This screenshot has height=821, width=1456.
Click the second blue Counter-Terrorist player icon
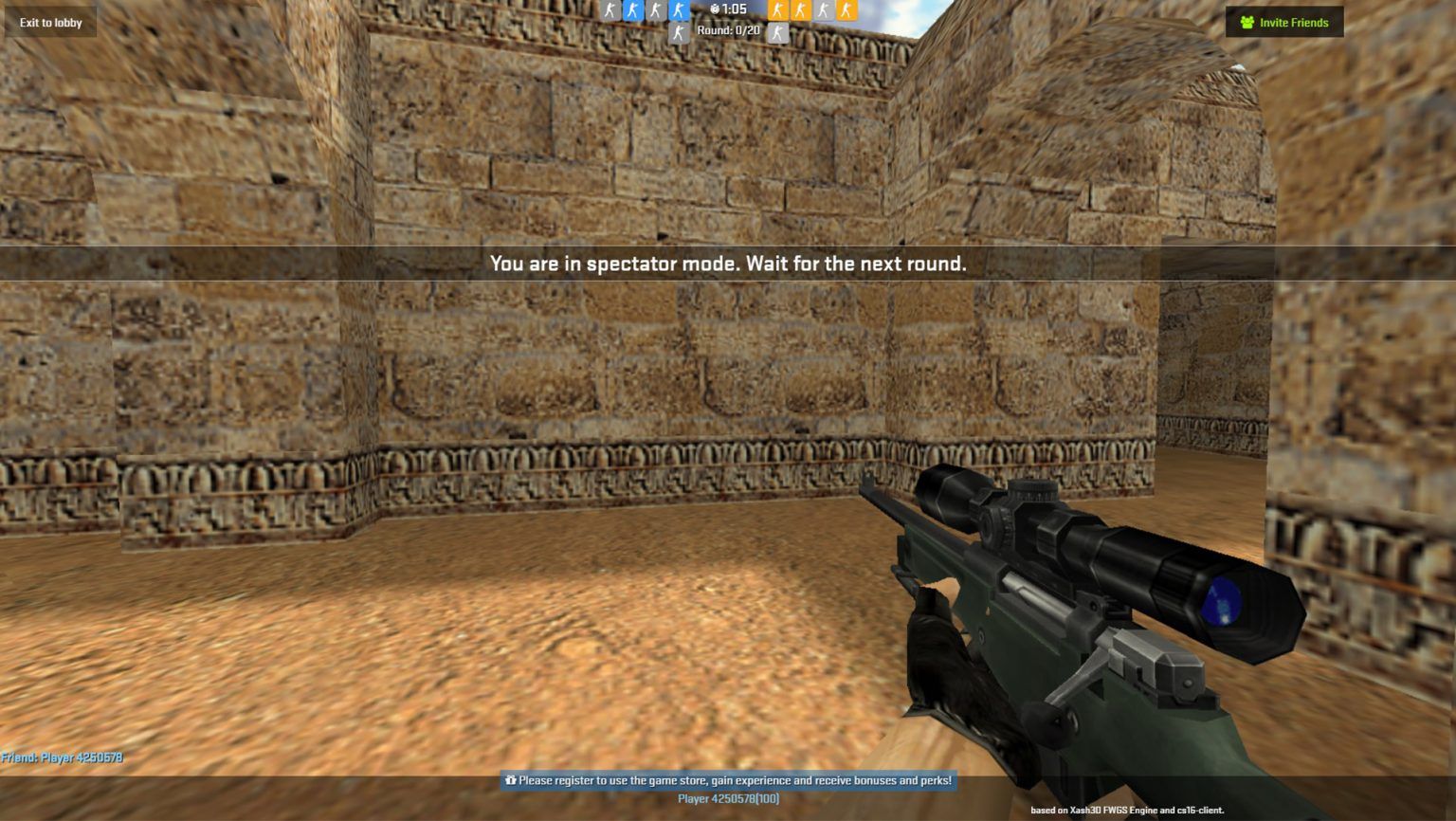[679, 11]
